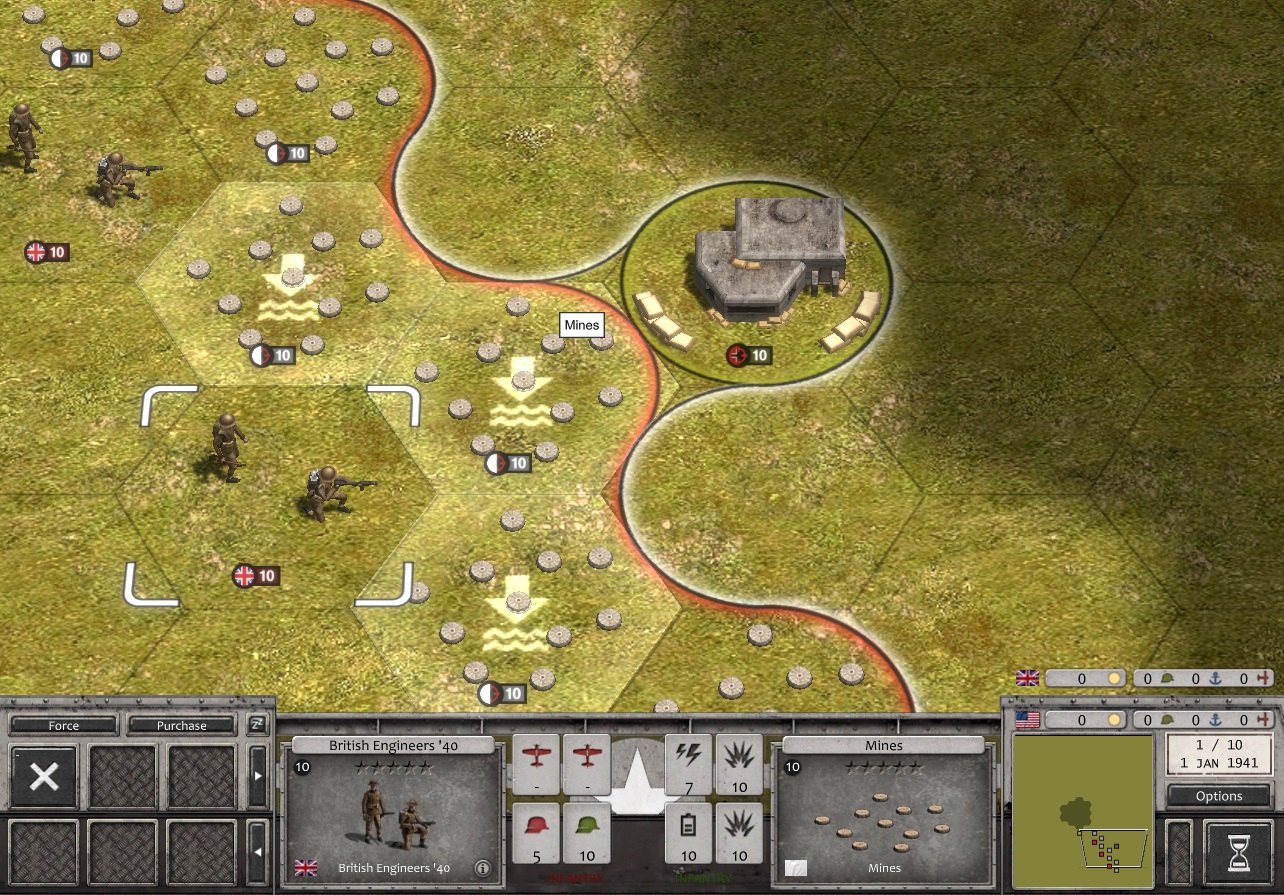Click the red helmet soft attack icon
Image resolution: width=1284 pixels, height=895 pixels.
coord(538,833)
